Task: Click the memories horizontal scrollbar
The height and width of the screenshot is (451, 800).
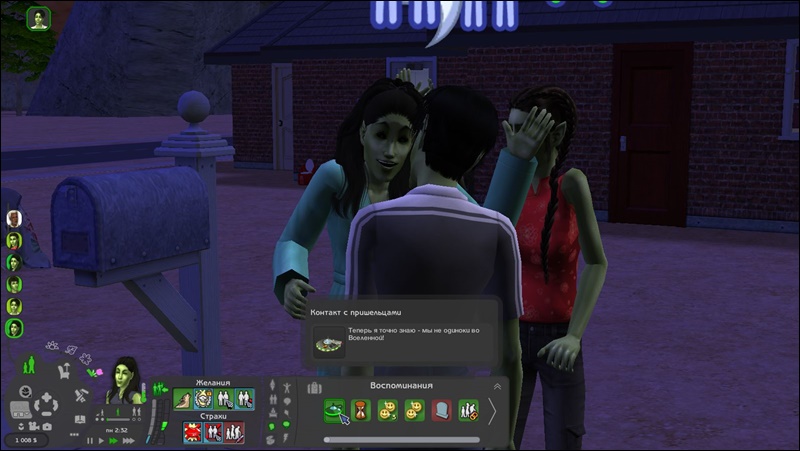Action: [400, 439]
